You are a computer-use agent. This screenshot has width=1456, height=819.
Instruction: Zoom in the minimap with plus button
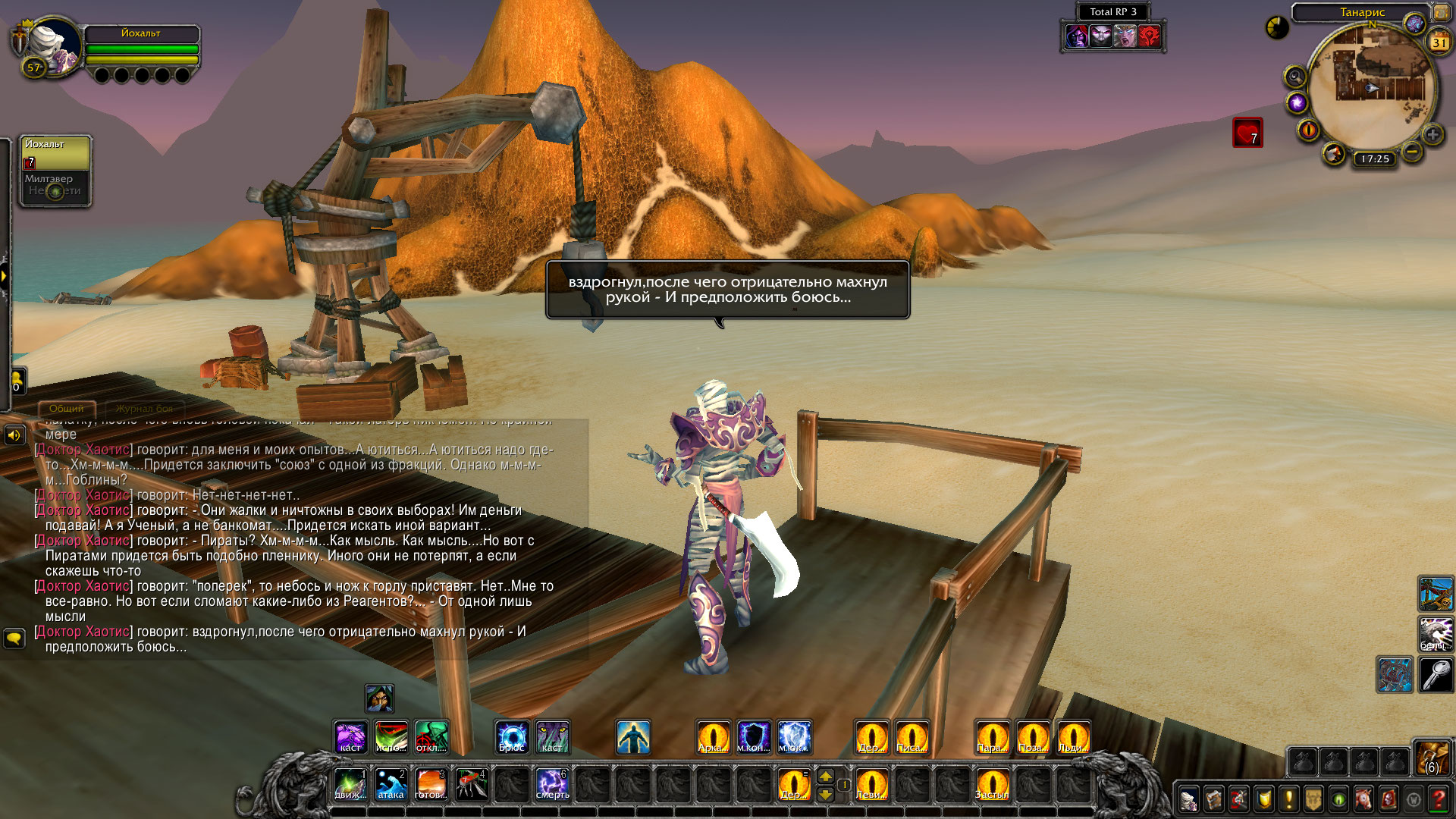pyautogui.click(x=1432, y=135)
